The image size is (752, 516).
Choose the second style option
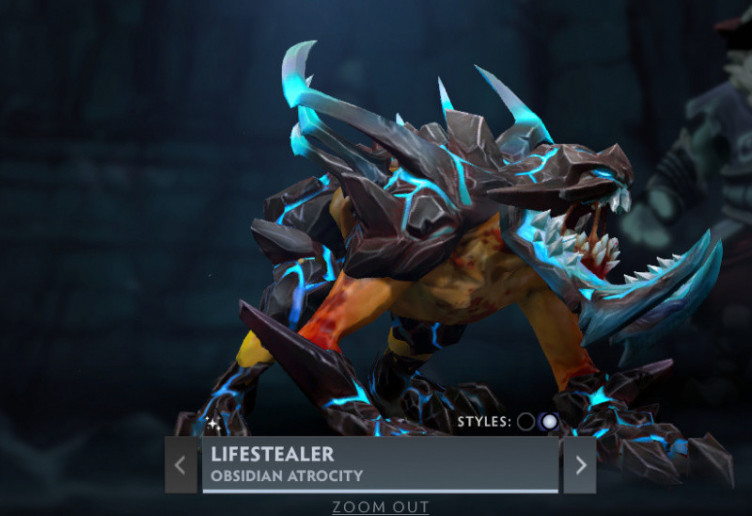click(x=548, y=421)
